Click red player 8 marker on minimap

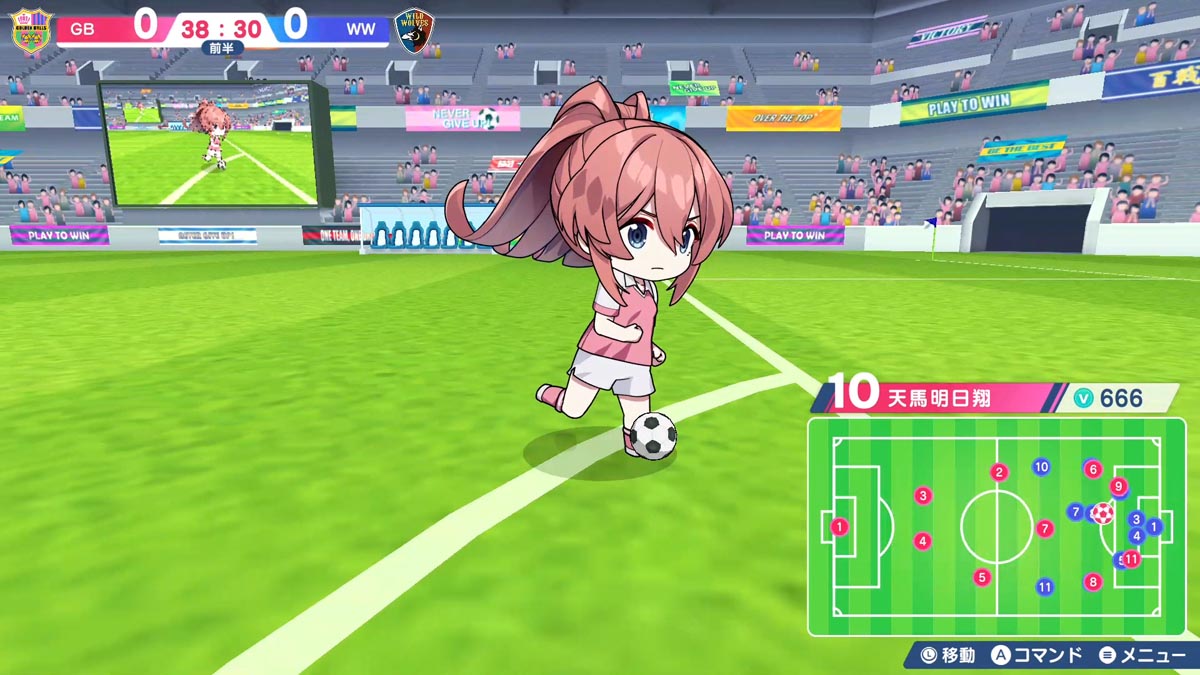tap(1093, 581)
